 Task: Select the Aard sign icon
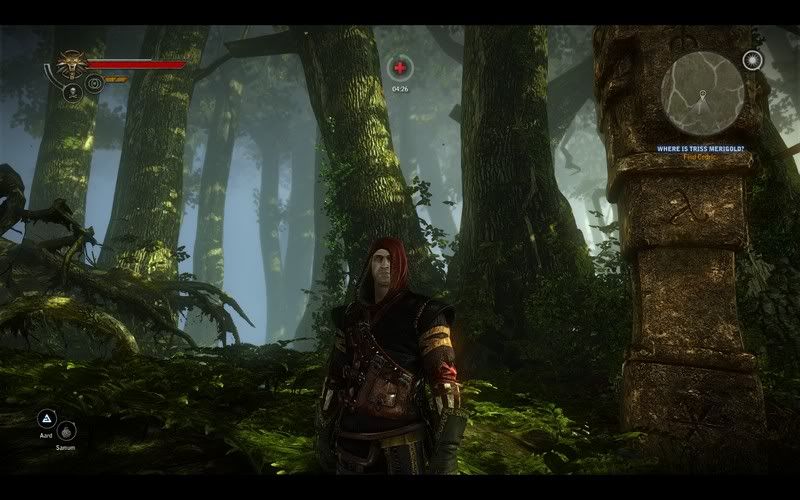[x=46, y=419]
